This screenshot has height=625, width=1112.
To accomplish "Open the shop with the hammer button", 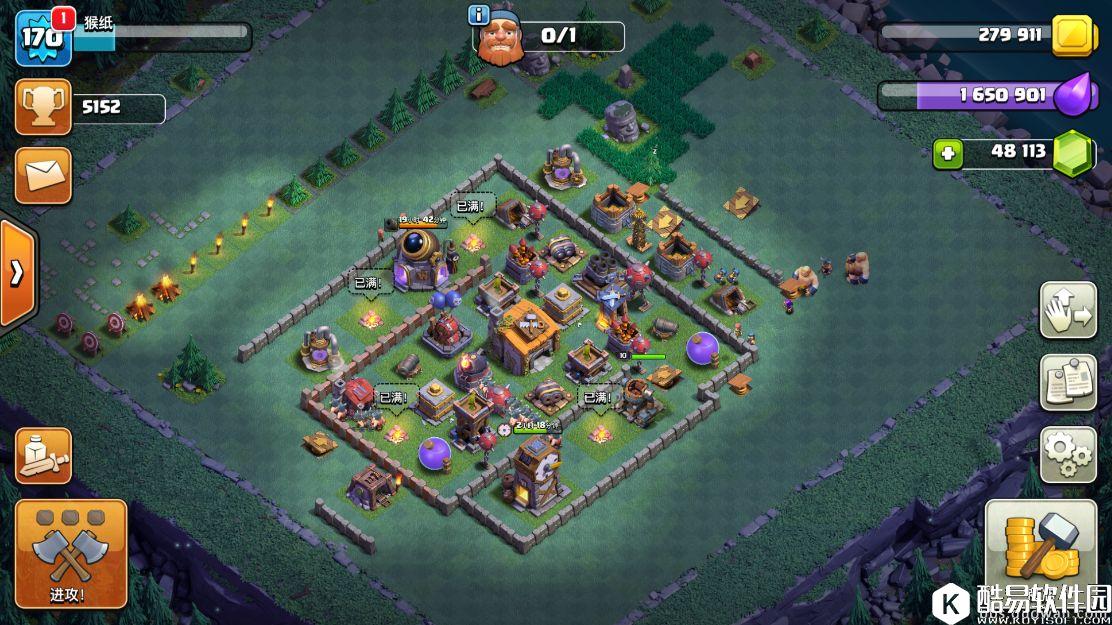I will 1040,550.
